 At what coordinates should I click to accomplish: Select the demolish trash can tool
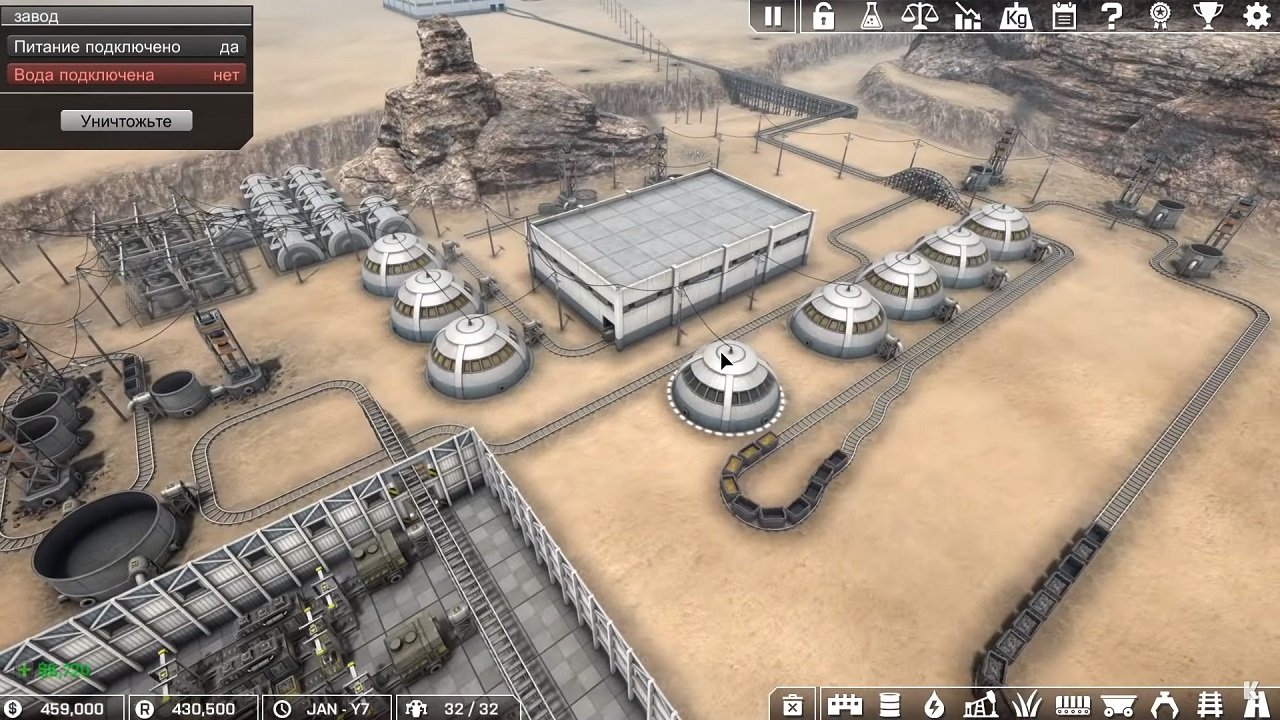point(794,706)
